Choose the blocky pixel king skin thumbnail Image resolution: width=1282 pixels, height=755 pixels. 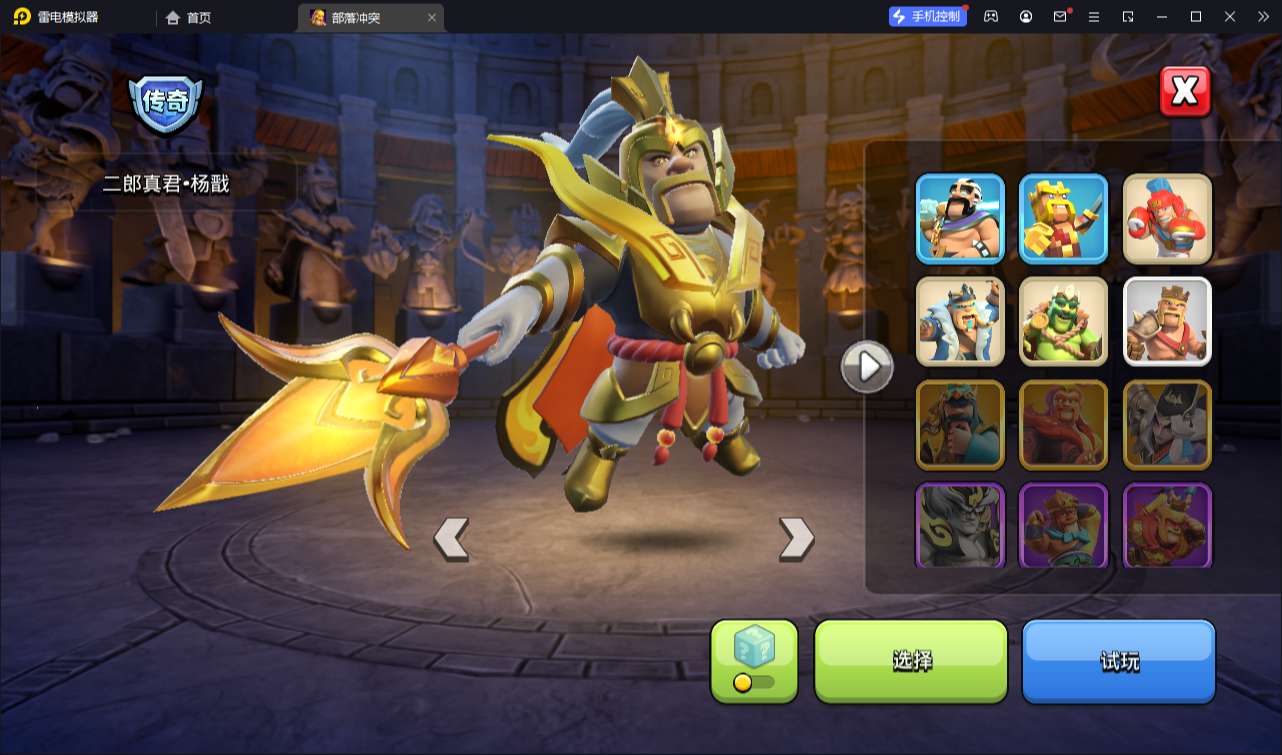coord(1063,219)
